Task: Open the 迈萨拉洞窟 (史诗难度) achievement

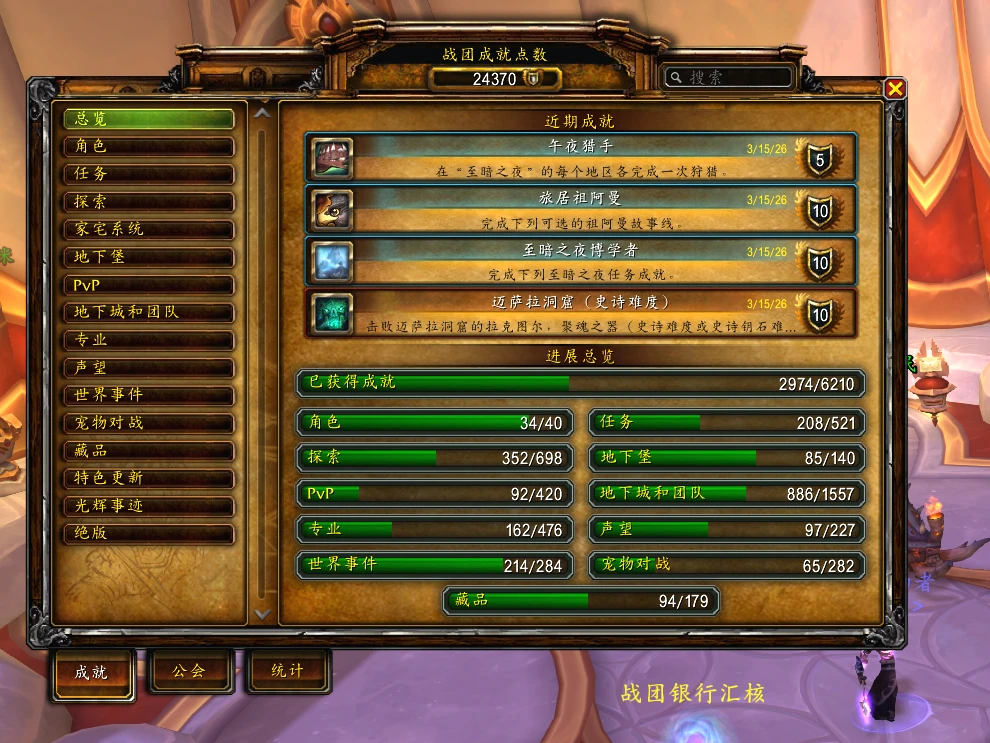Action: tap(580, 314)
